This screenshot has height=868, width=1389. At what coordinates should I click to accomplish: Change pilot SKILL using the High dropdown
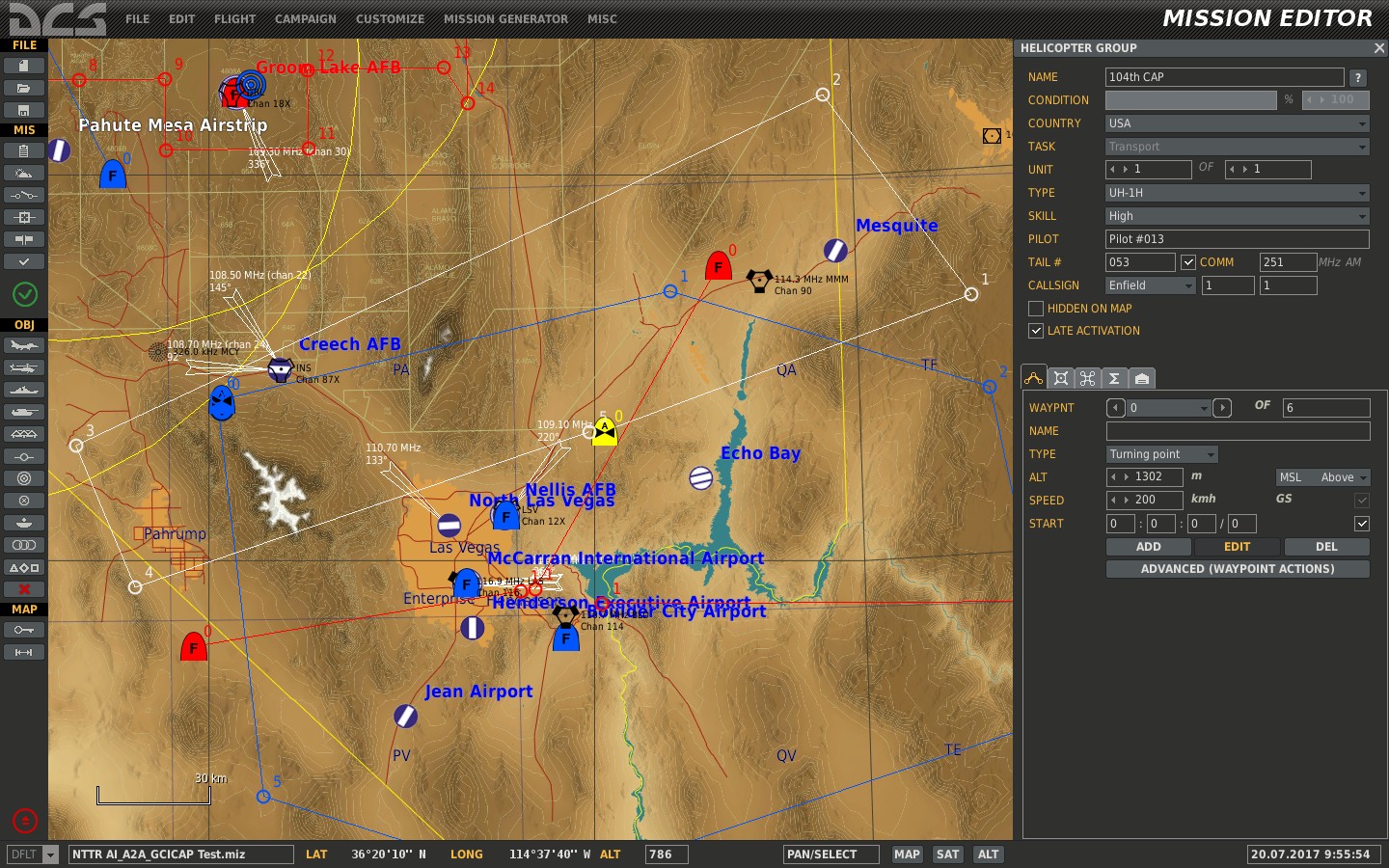pyautogui.click(x=1238, y=215)
